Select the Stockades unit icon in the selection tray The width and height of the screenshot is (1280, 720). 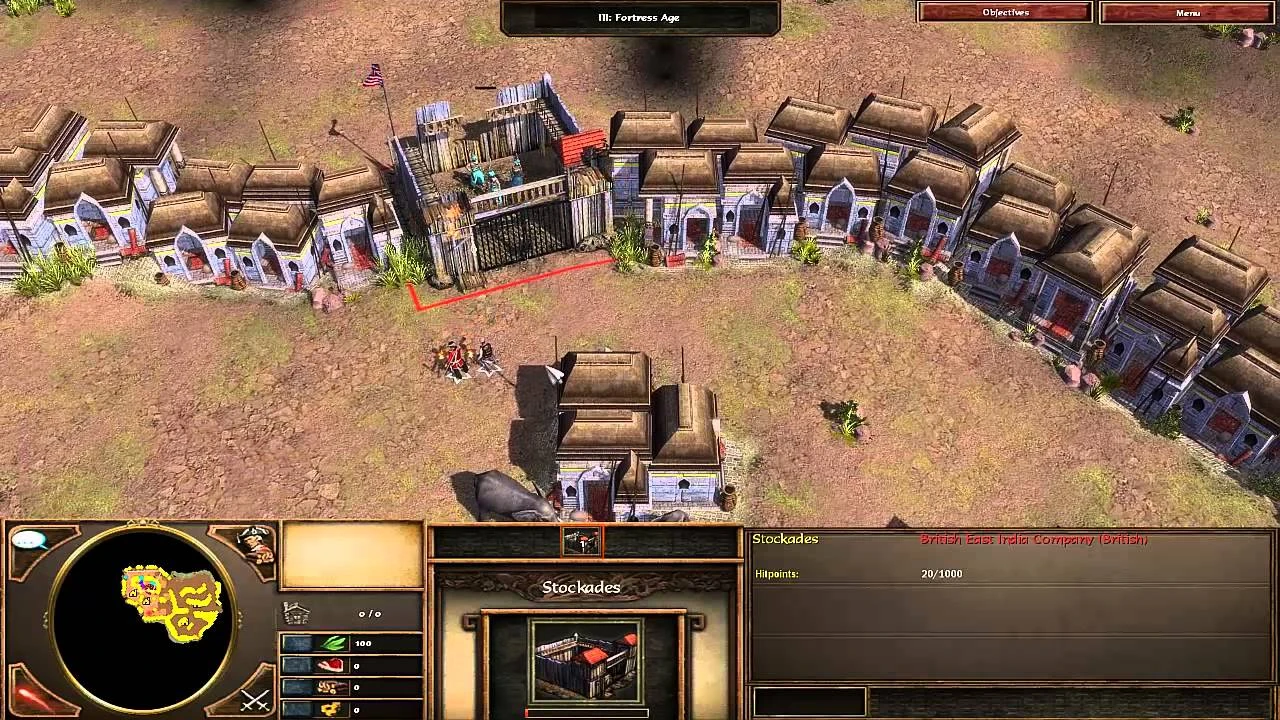(x=581, y=541)
